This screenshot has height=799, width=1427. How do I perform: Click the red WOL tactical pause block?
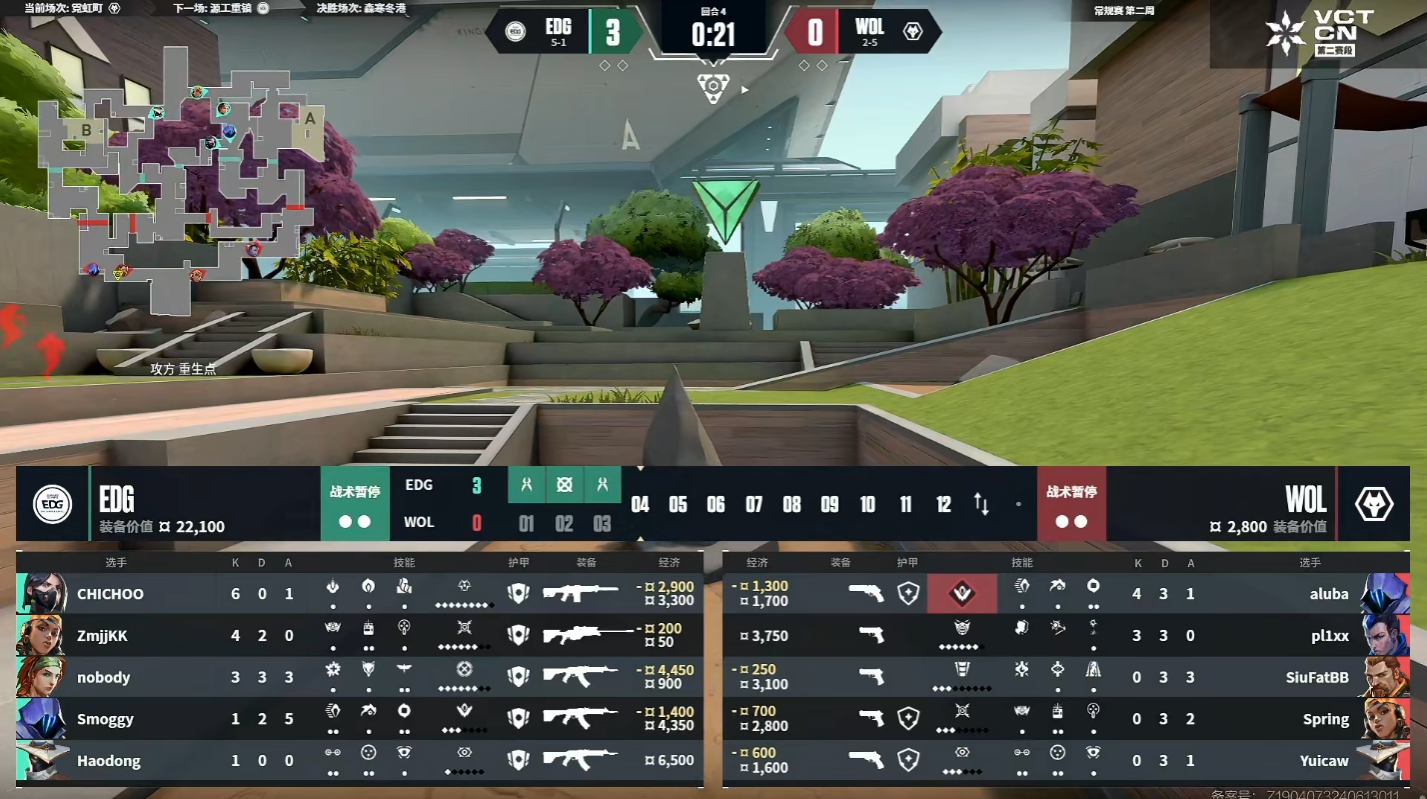tap(1071, 504)
